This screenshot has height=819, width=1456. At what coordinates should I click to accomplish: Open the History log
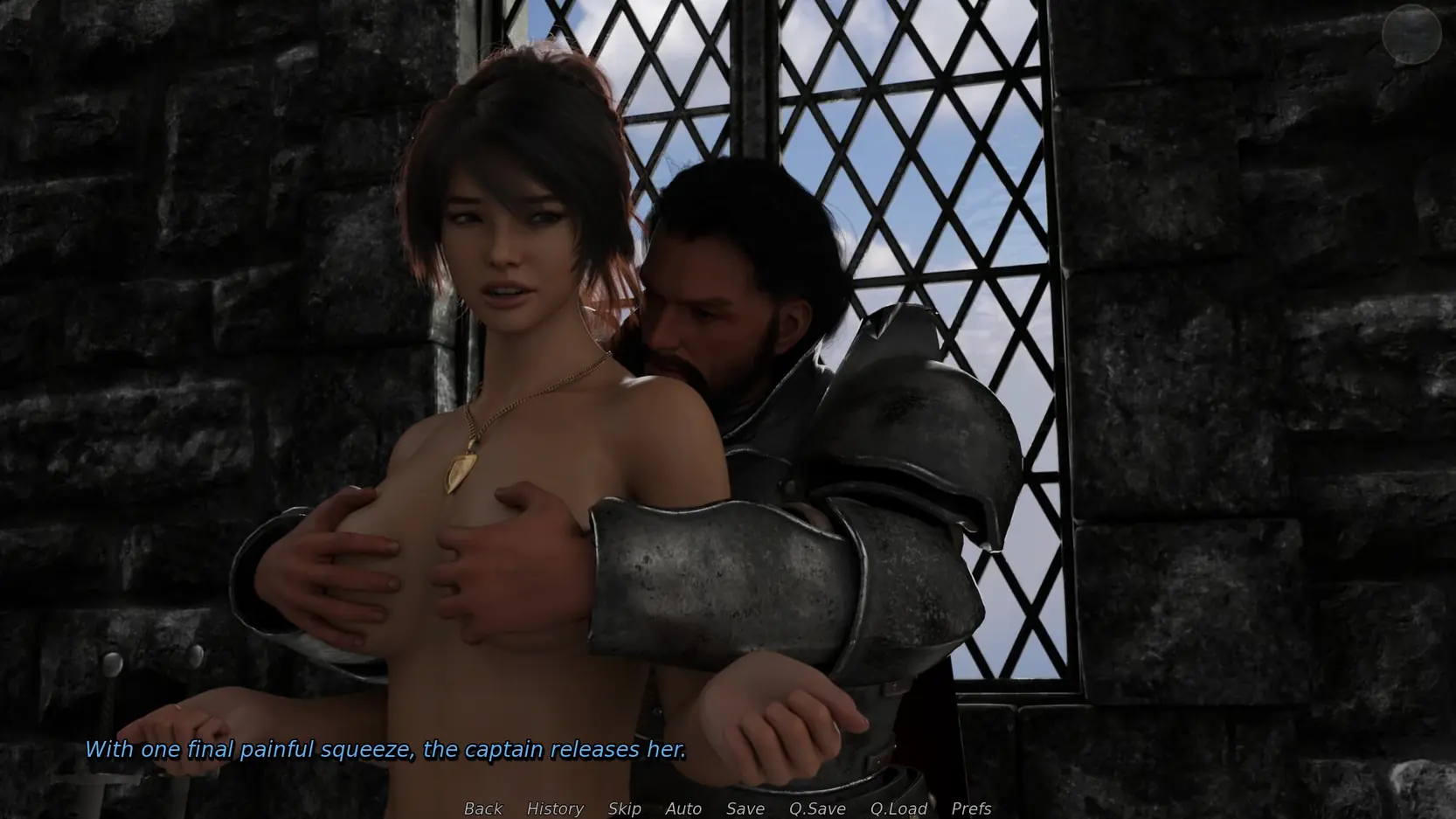tap(555, 809)
